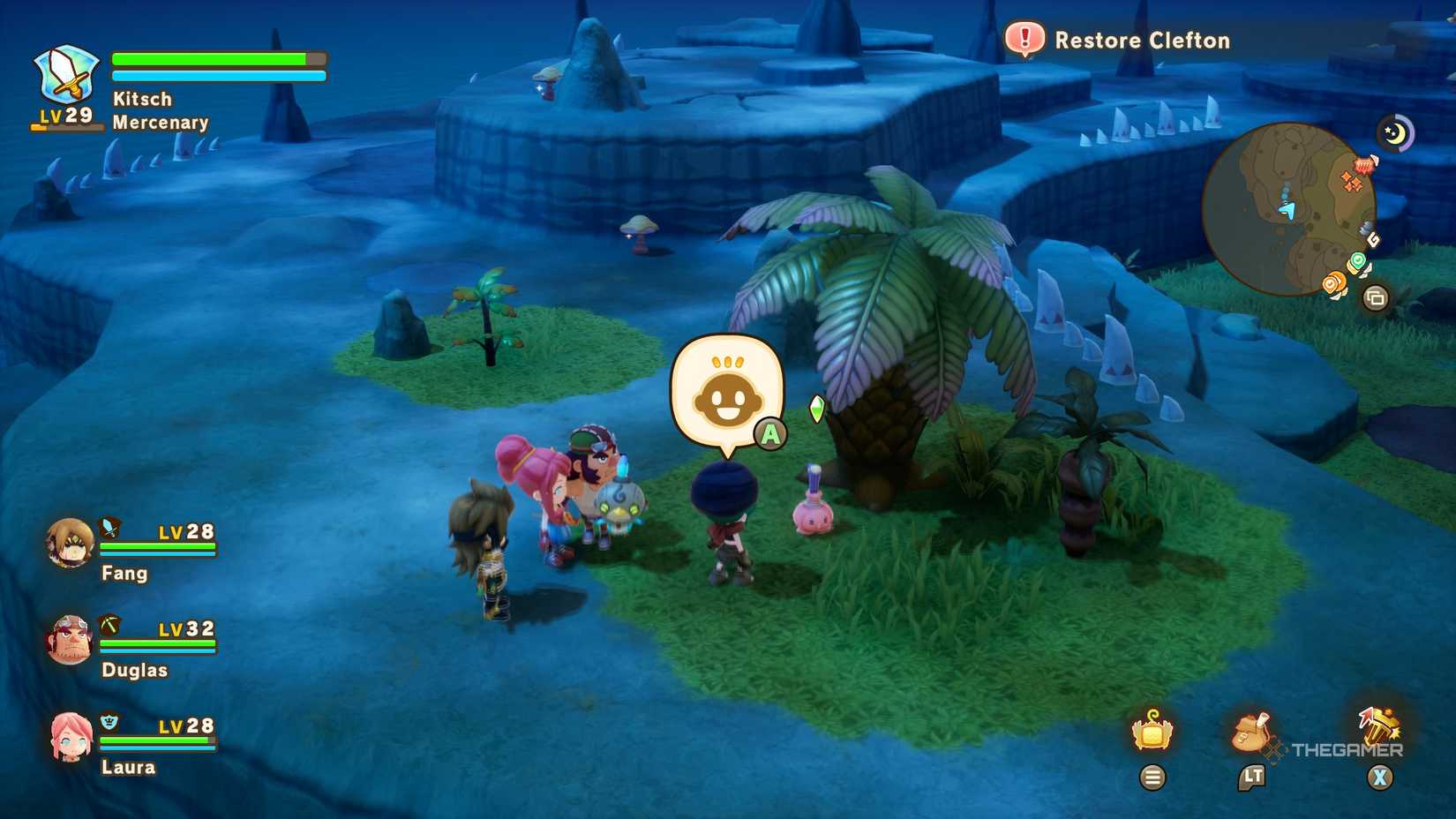
Task: Click the green pin marker on the minimap
Action: (1357, 260)
